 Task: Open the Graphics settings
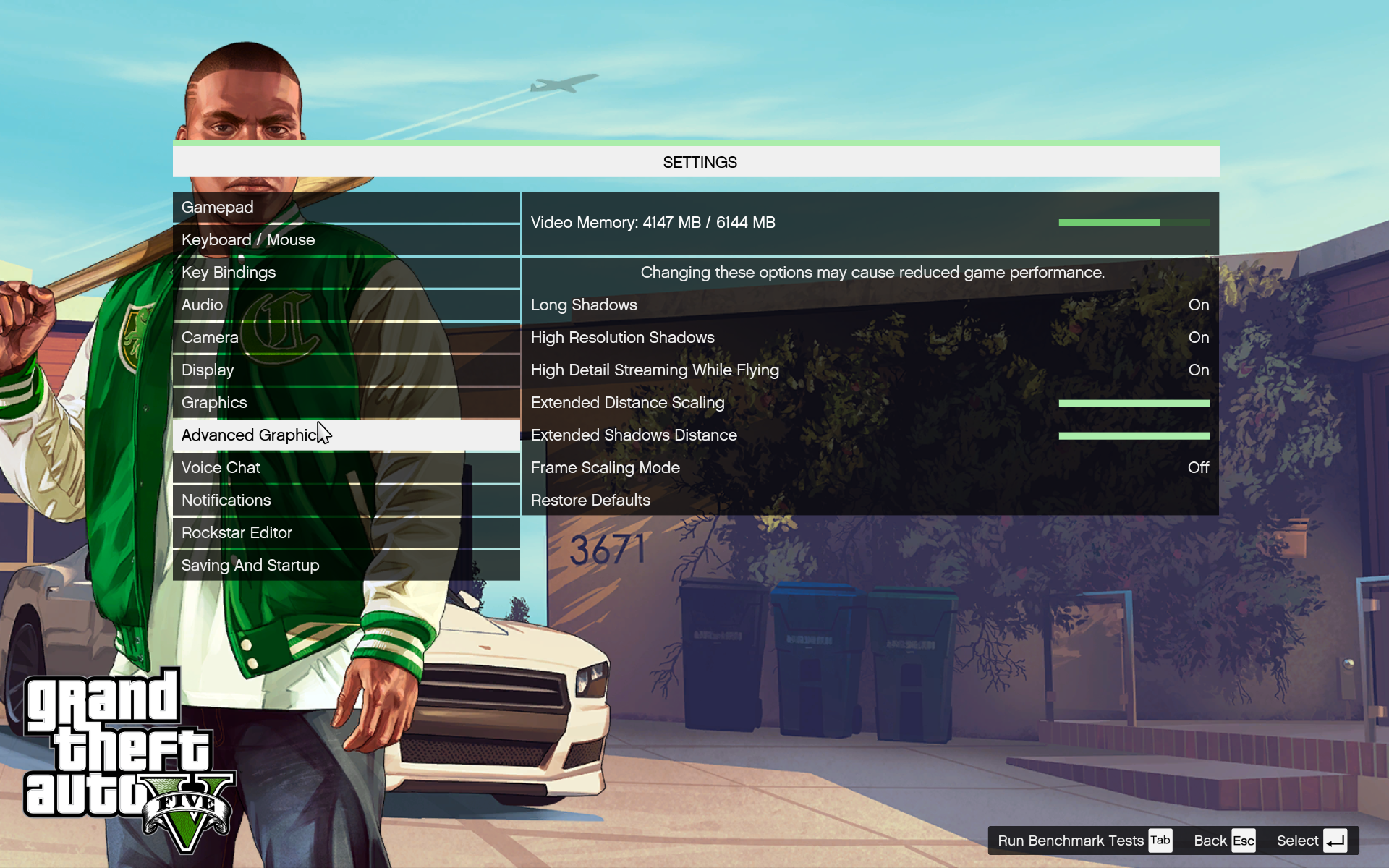tap(346, 403)
